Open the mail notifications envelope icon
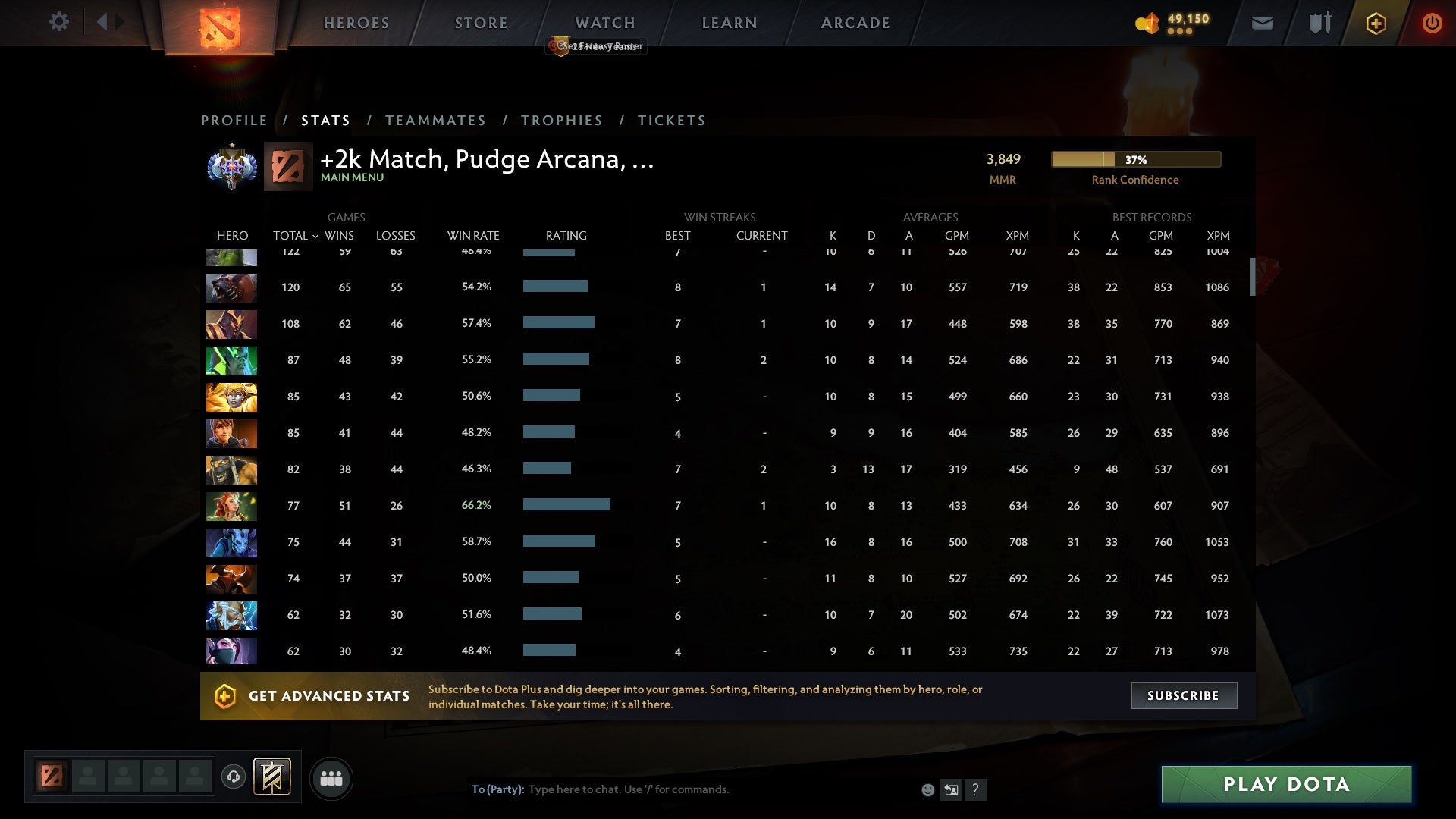This screenshot has width=1456, height=819. 1261,23
